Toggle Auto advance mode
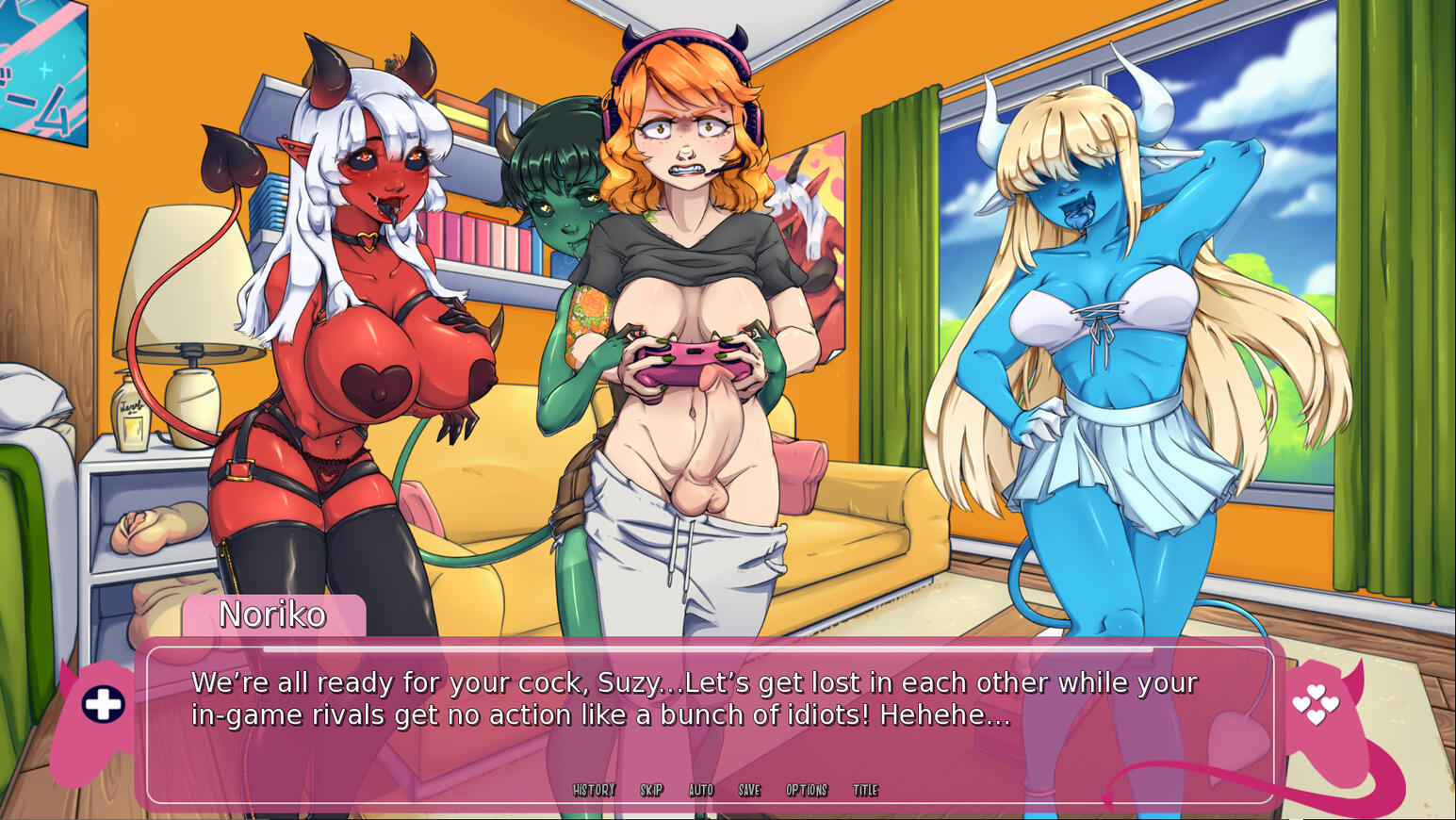Image resolution: width=1456 pixels, height=820 pixels. pos(700,790)
